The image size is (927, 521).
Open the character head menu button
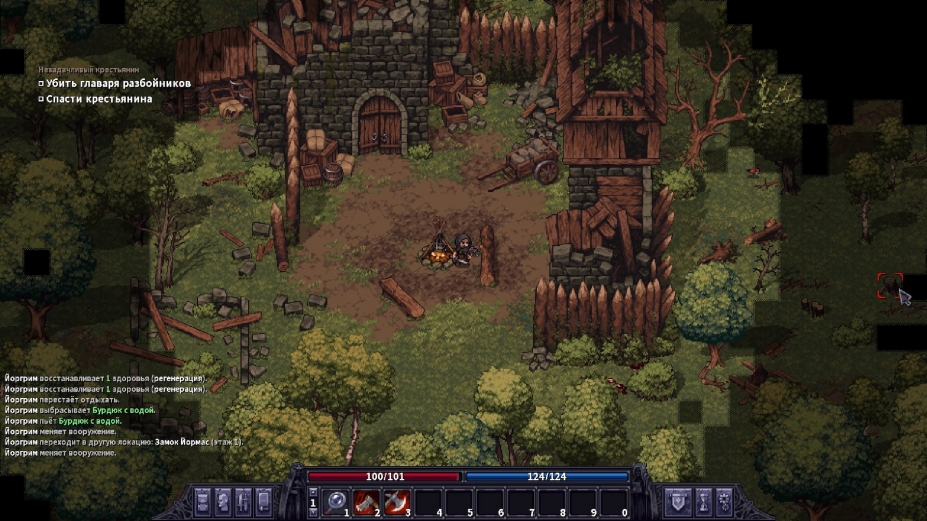pyautogui.click(x=223, y=501)
